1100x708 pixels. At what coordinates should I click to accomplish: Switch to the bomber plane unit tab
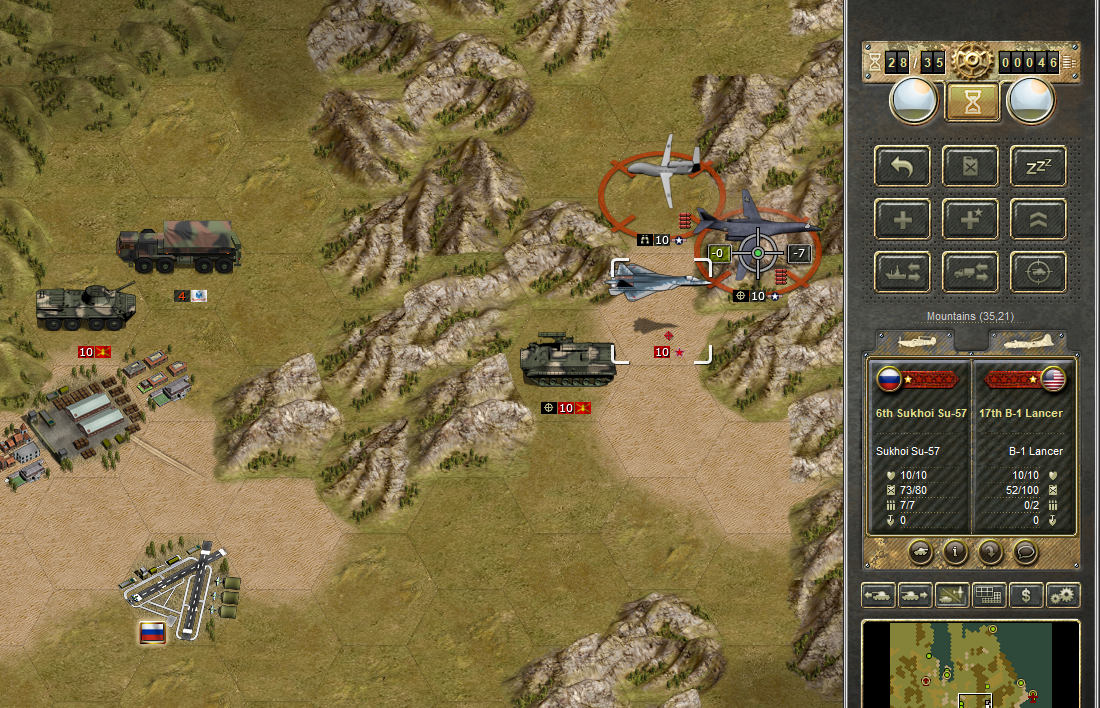1027,341
